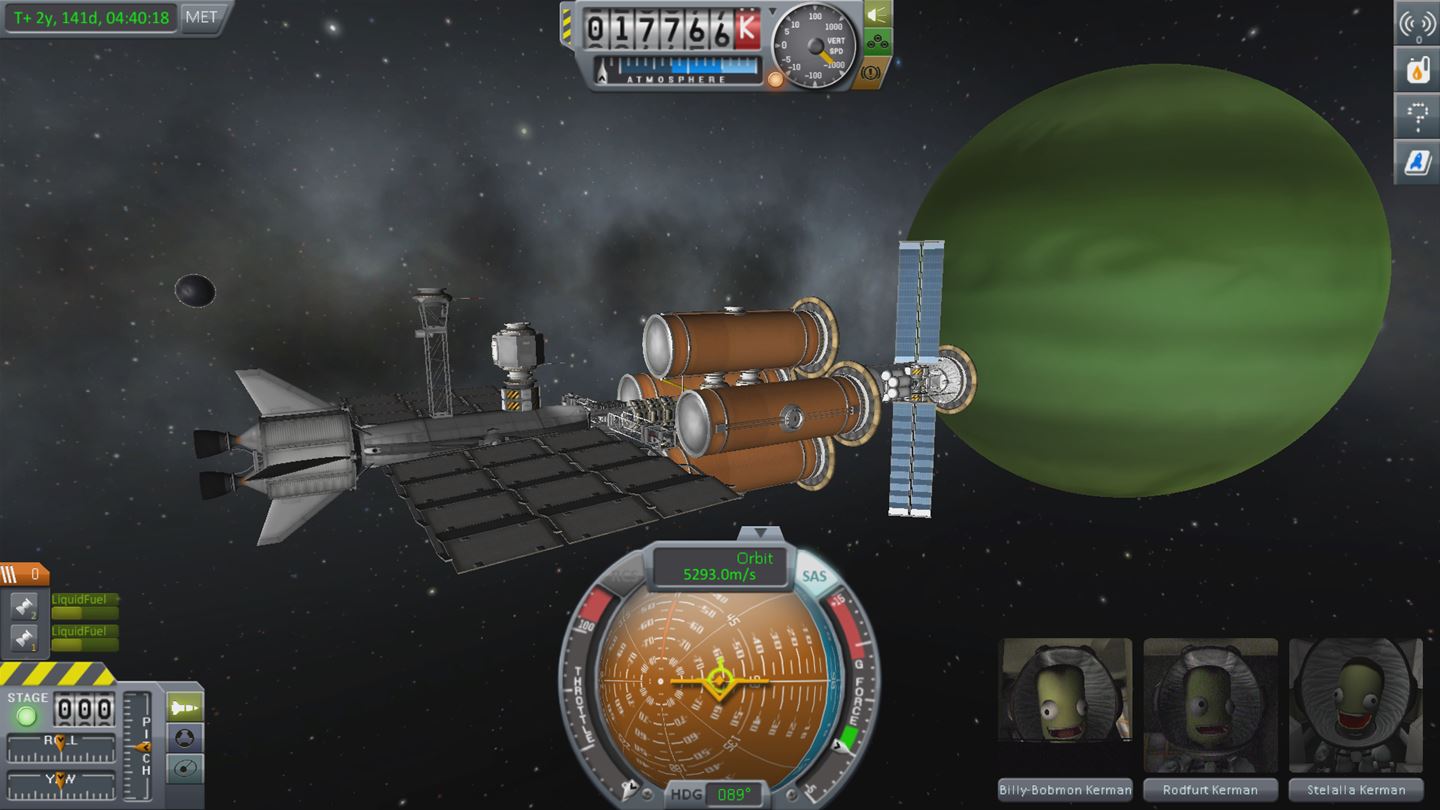Image resolution: width=1440 pixels, height=810 pixels.
Task: Open the resources panel with the fuel can icon
Action: pos(1417,70)
